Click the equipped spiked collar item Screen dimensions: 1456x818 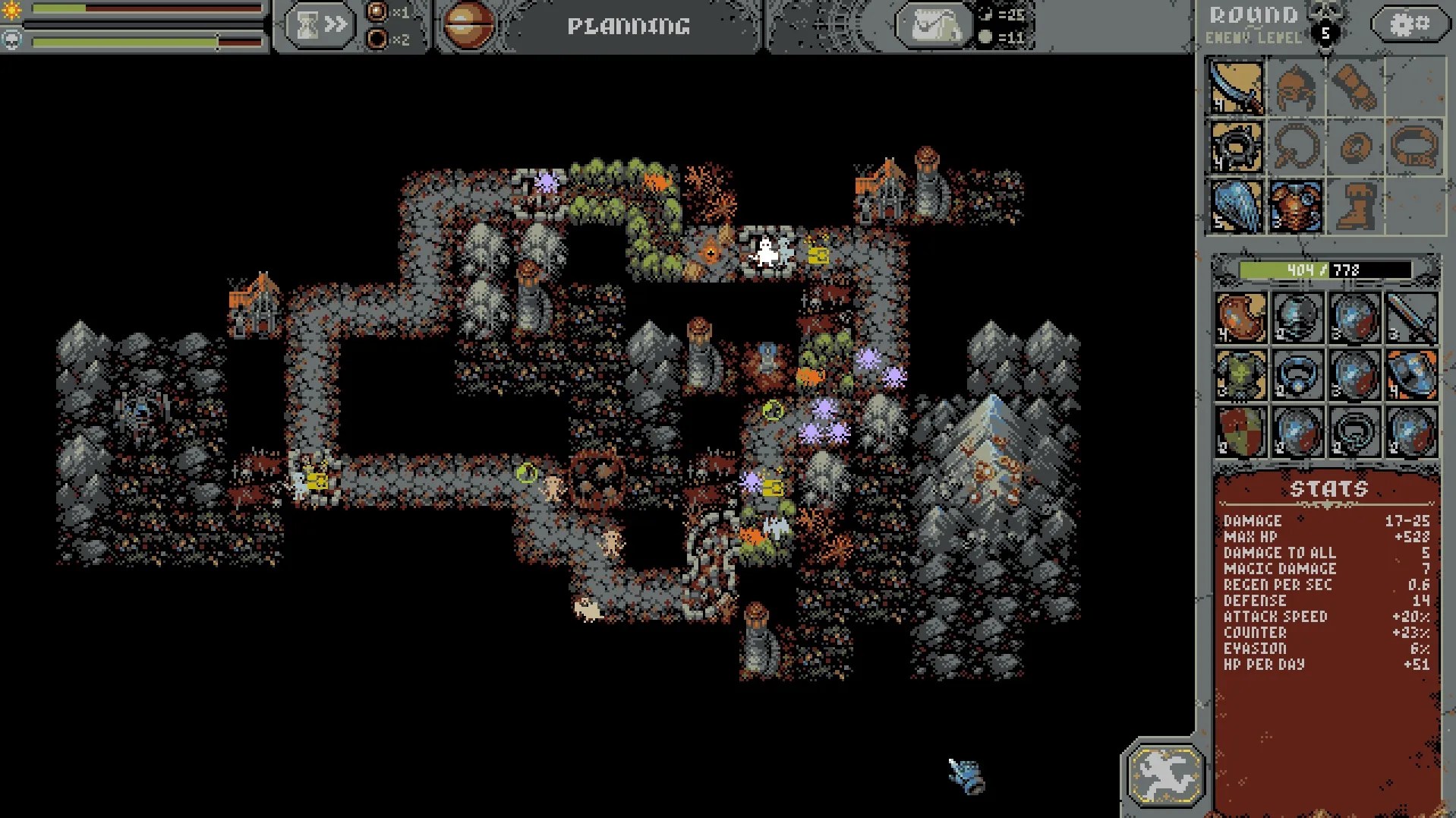pos(1235,147)
